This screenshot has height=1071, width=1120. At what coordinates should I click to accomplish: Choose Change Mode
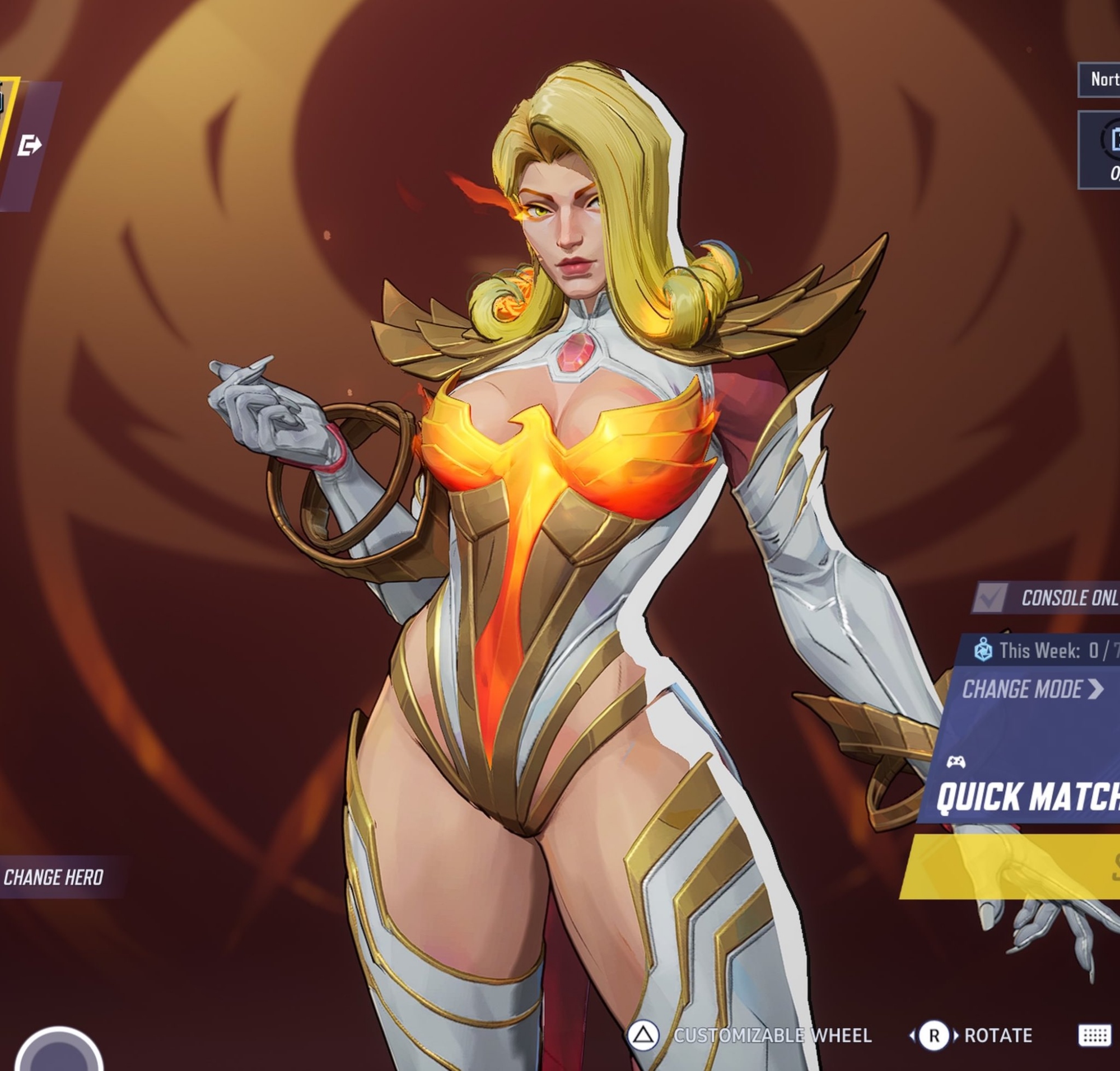1032,690
